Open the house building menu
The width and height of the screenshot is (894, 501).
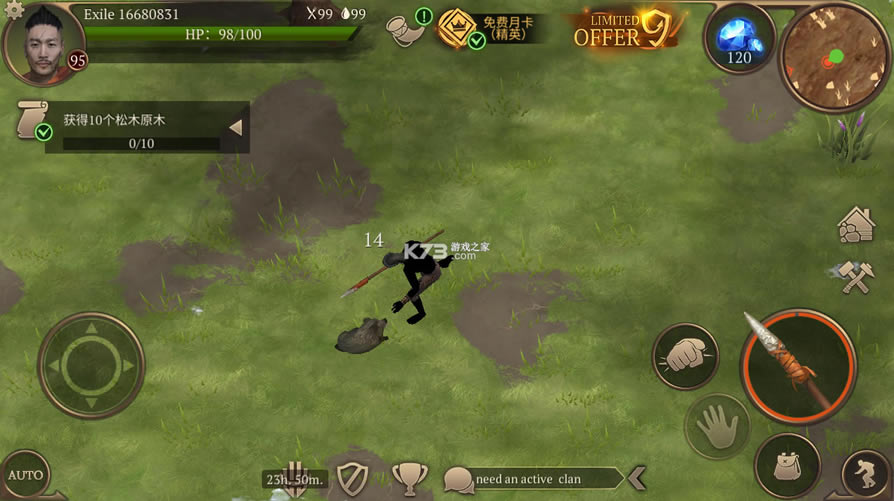click(857, 226)
